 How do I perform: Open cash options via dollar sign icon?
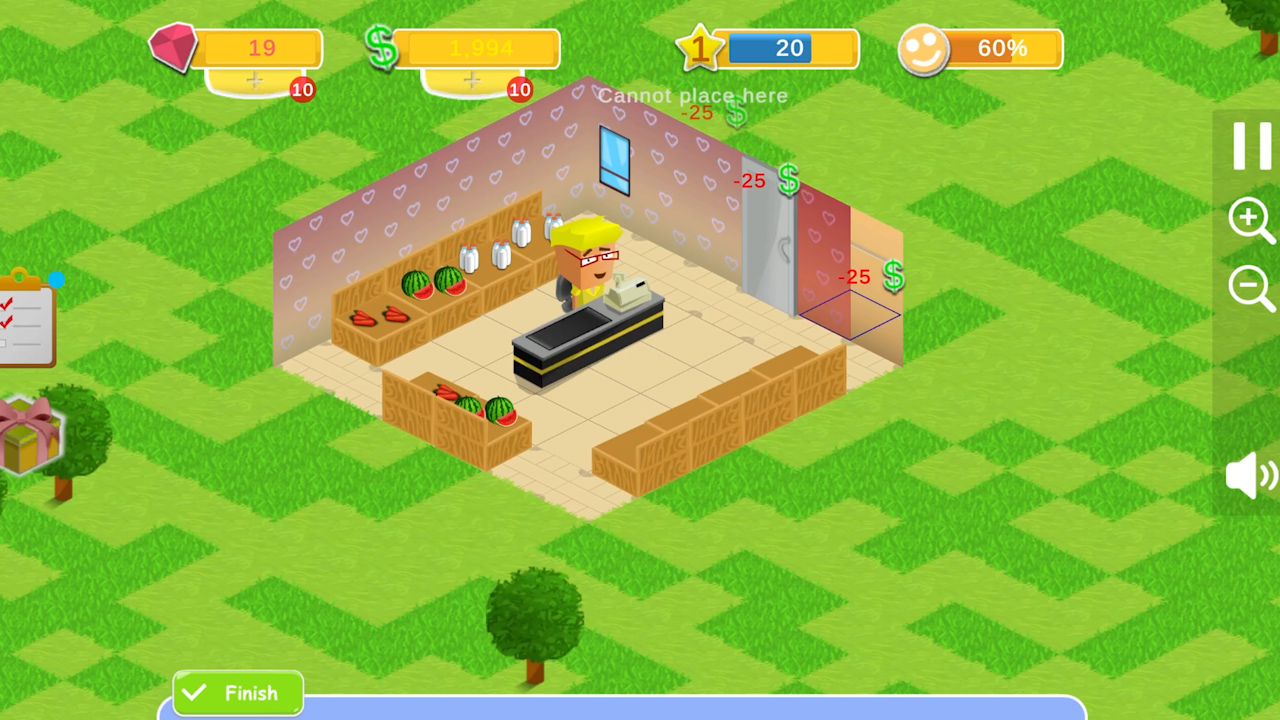[x=385, y=47]
